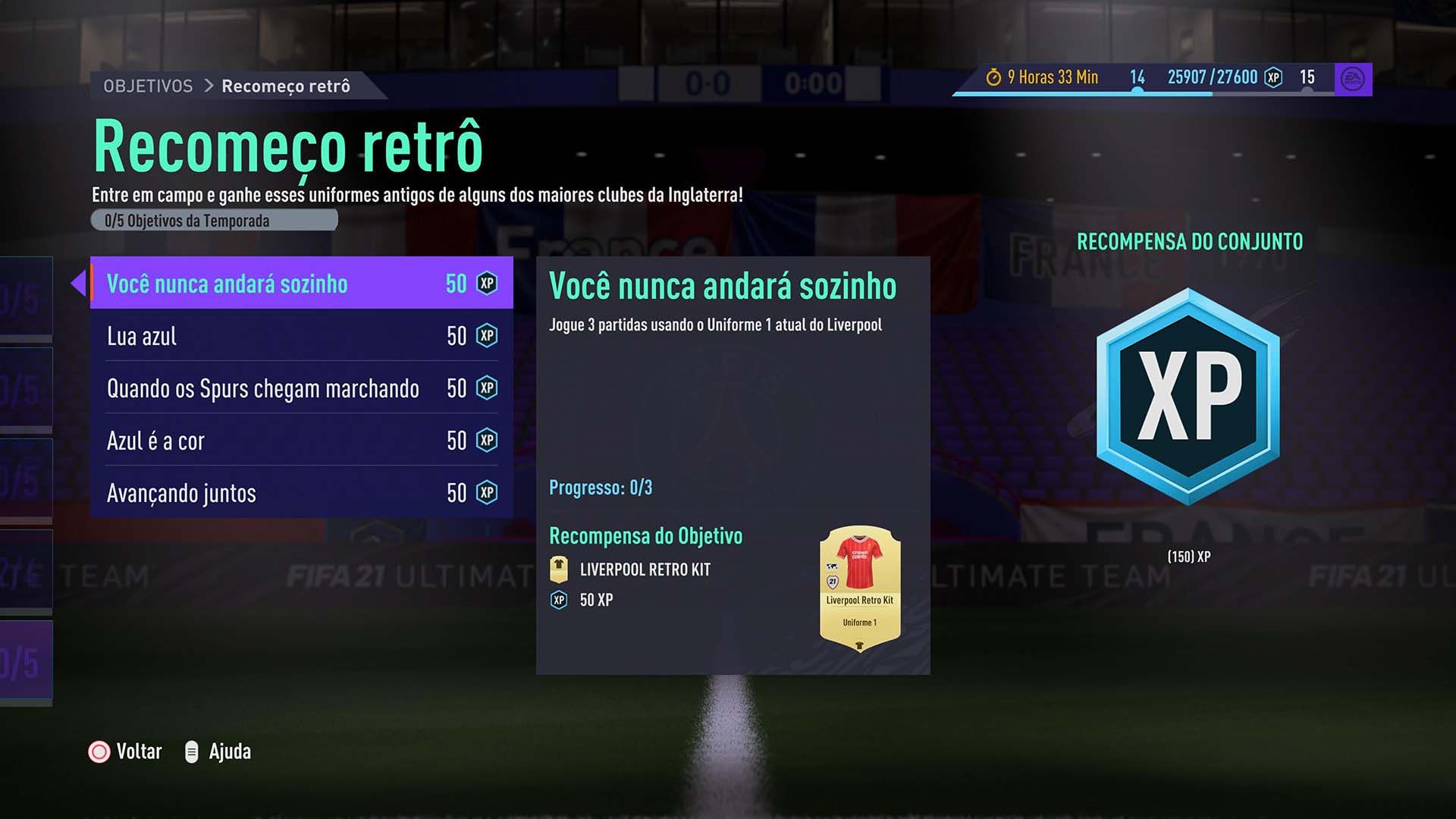This screenshot has height=819, width=1456.
Task: Click the XP badge next to Lua azul reward
Action: [x=486, y=335]
